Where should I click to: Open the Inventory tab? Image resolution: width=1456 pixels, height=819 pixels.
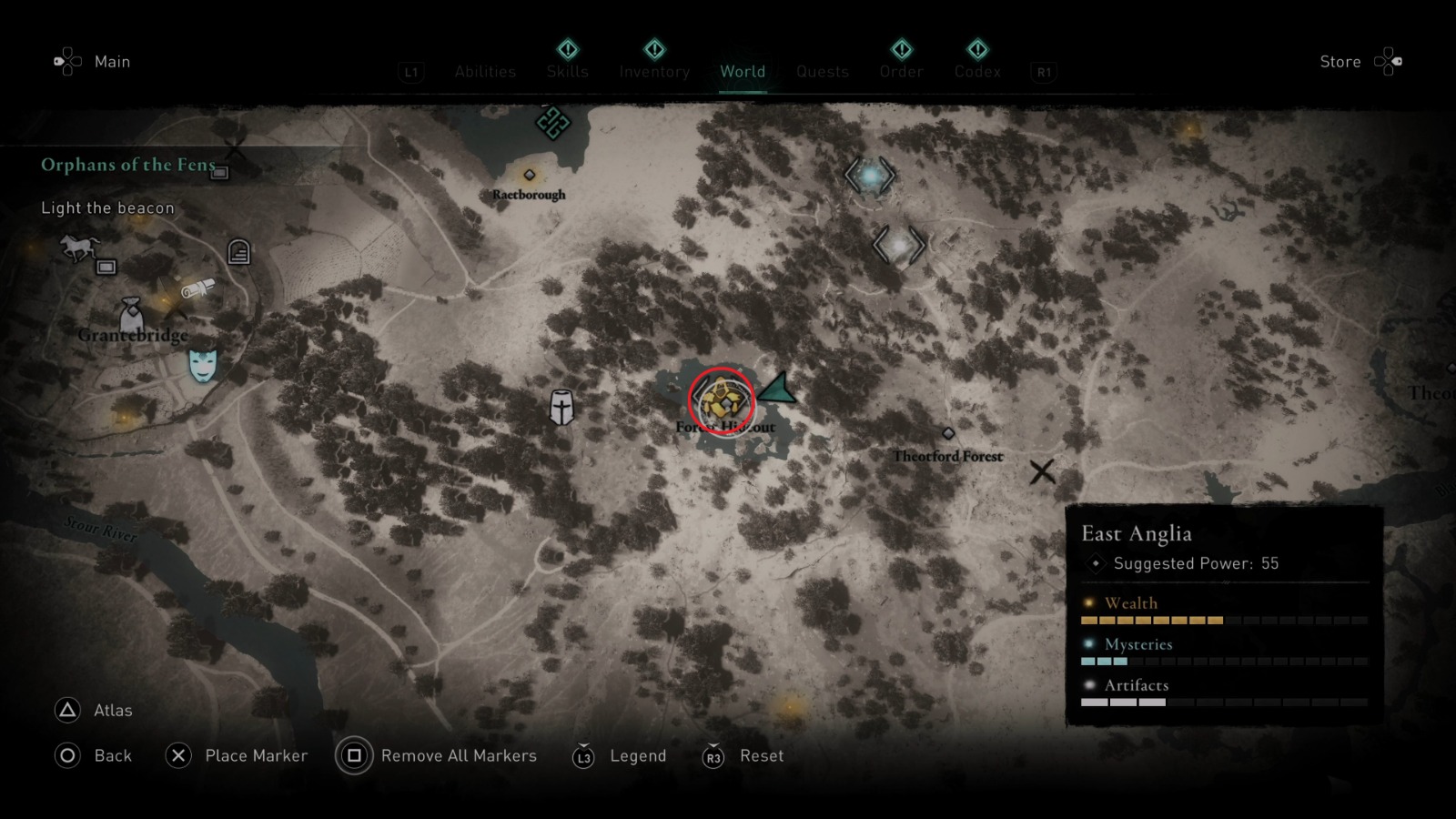[653, 72]
